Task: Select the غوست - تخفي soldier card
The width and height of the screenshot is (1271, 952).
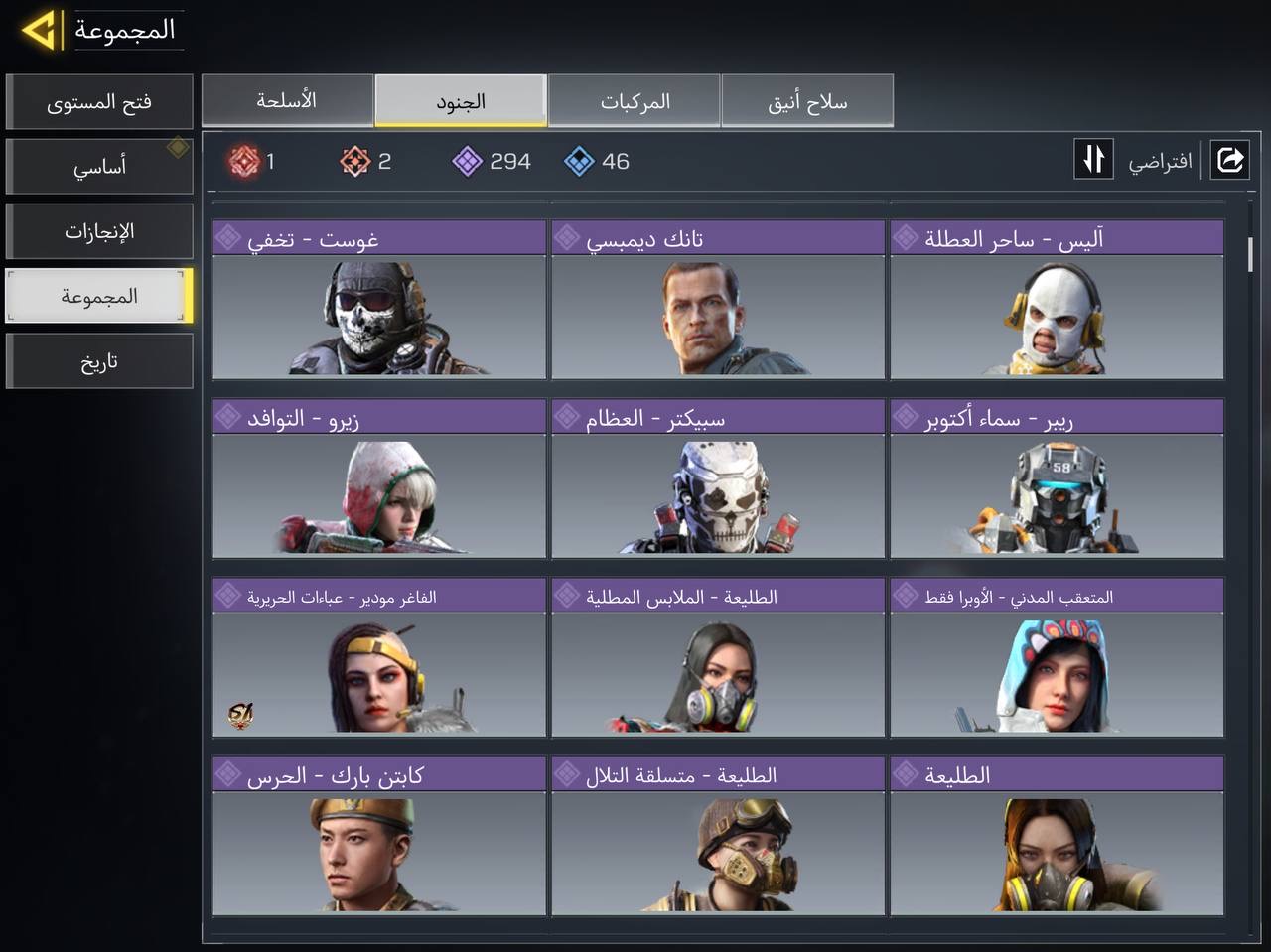Action: point(379,300)
